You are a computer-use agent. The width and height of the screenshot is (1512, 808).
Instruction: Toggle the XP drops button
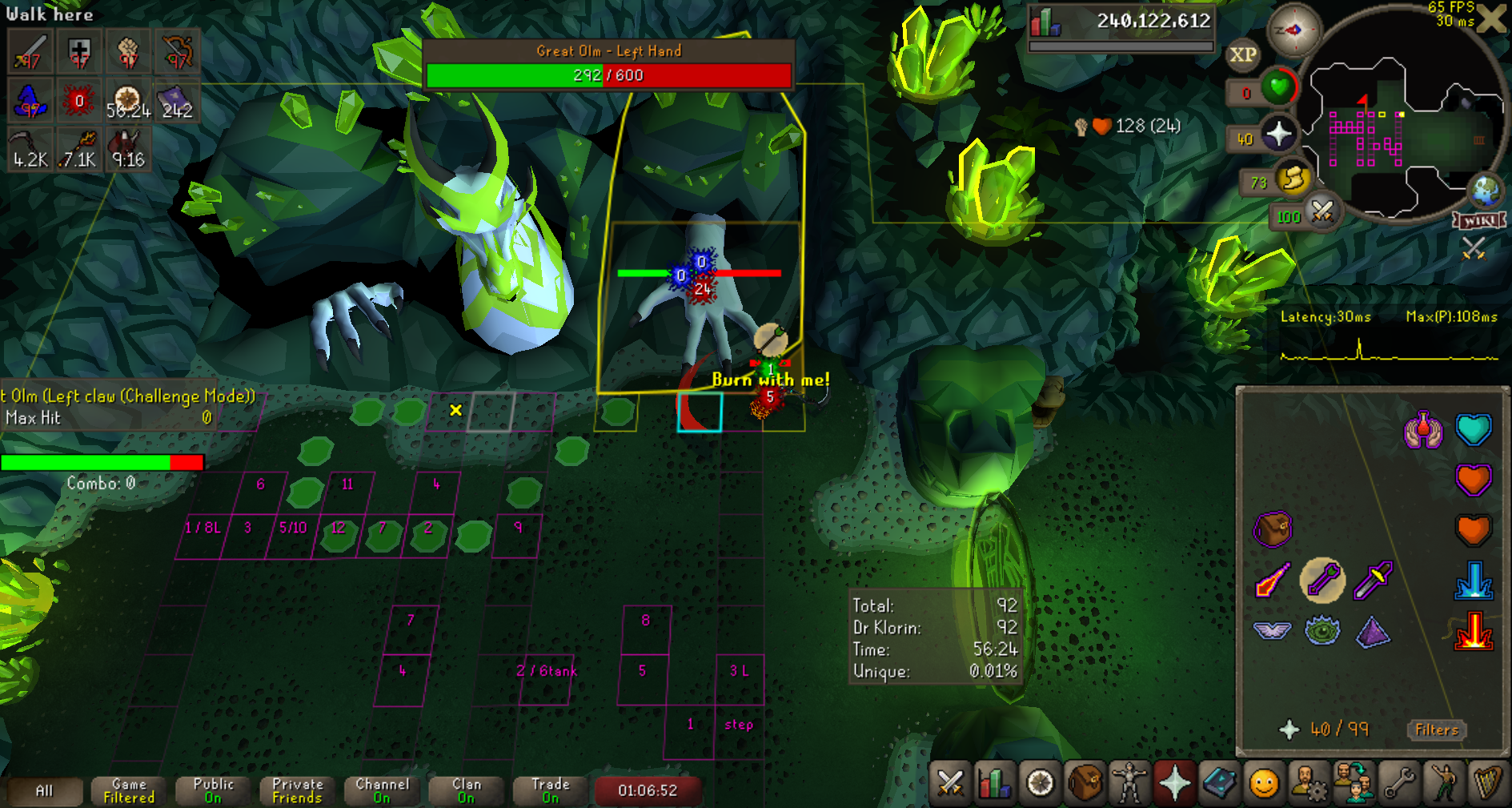(x=1242, y=54)
